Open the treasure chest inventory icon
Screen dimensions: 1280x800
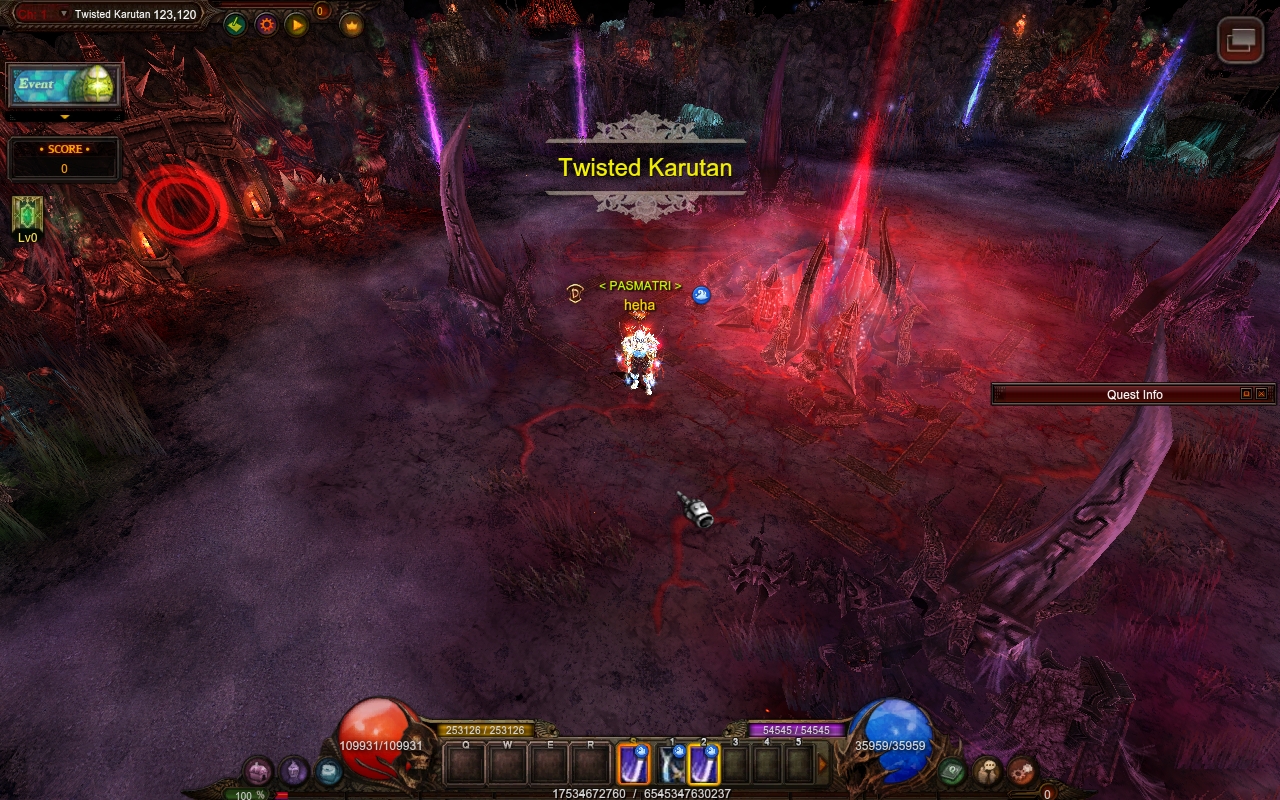[x=259, y=771]
